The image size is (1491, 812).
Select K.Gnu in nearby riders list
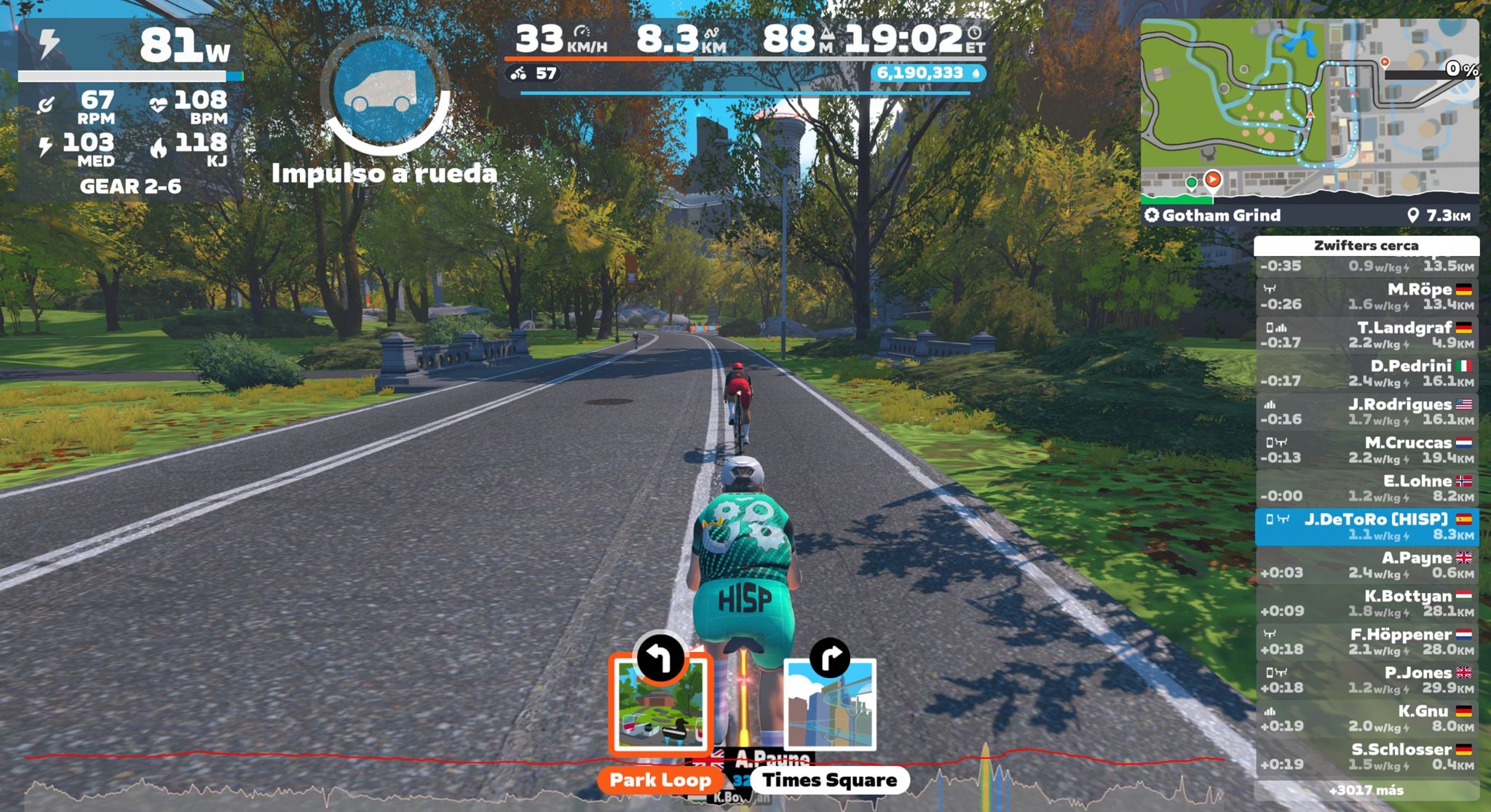1367,718
